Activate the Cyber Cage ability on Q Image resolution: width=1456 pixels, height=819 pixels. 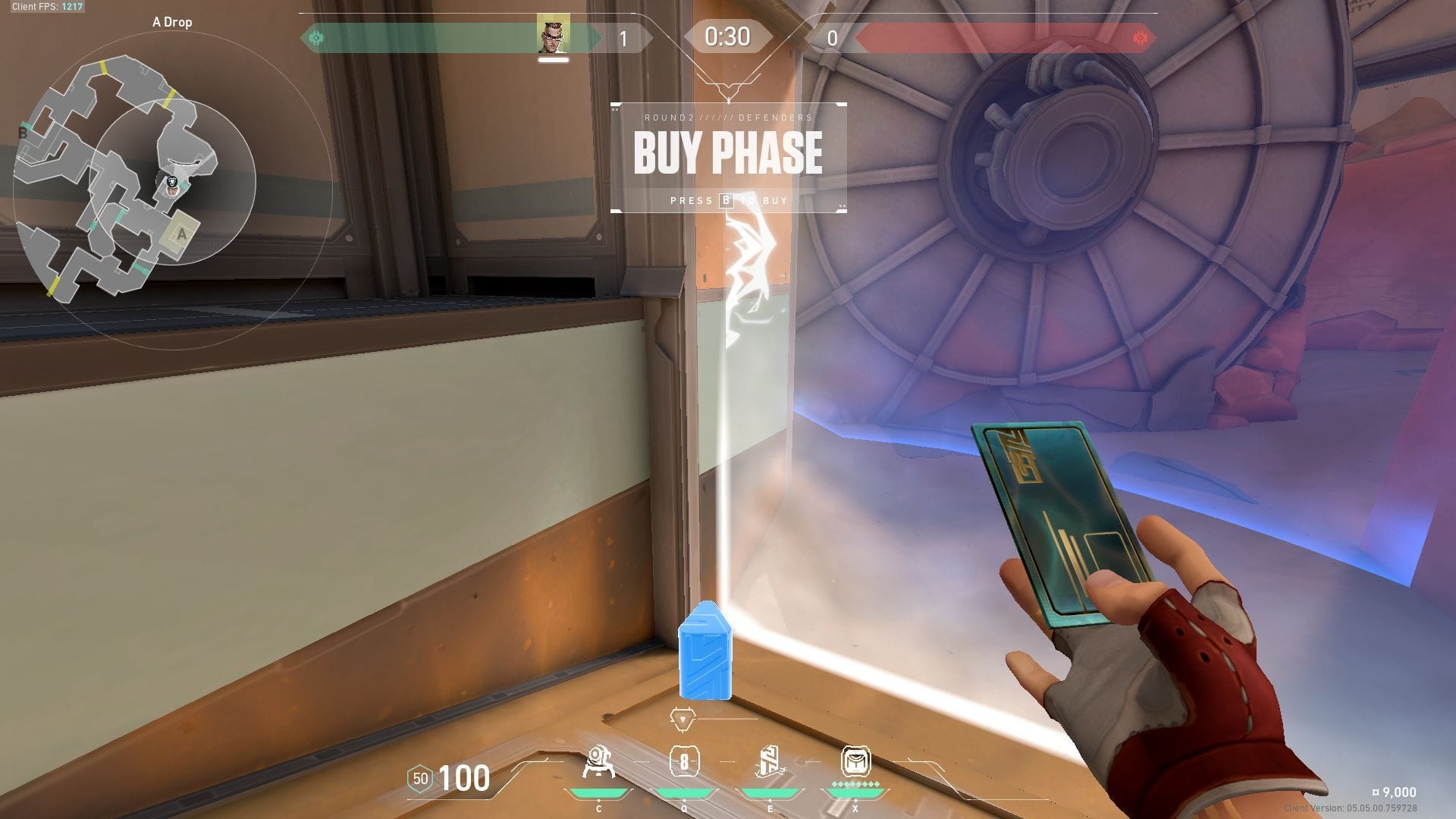[x=686, y=762]
